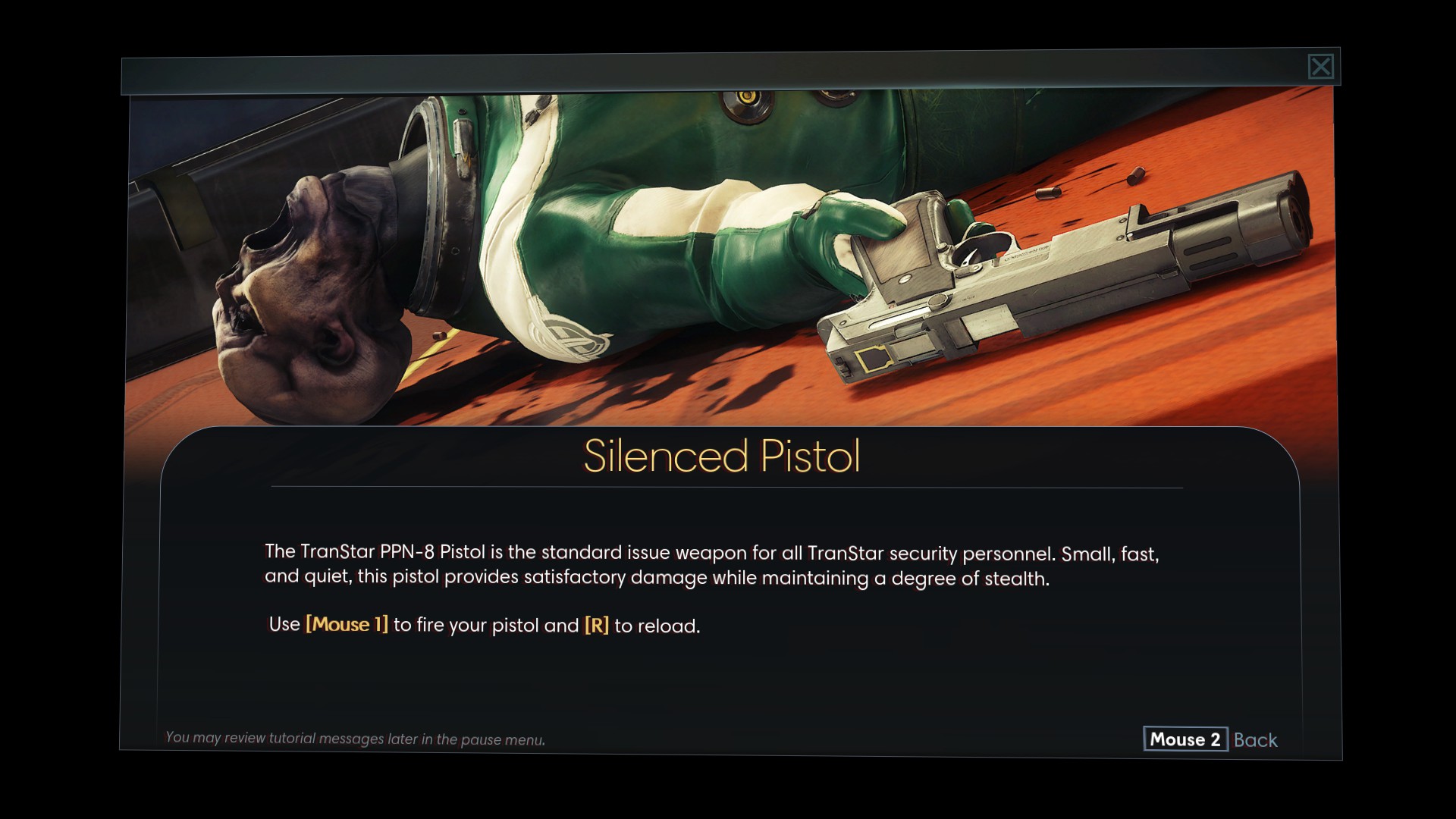The image size is (1456, 819).
Task: Close the Silenced Pistol tutorial window
Action: pos(1320,67)
